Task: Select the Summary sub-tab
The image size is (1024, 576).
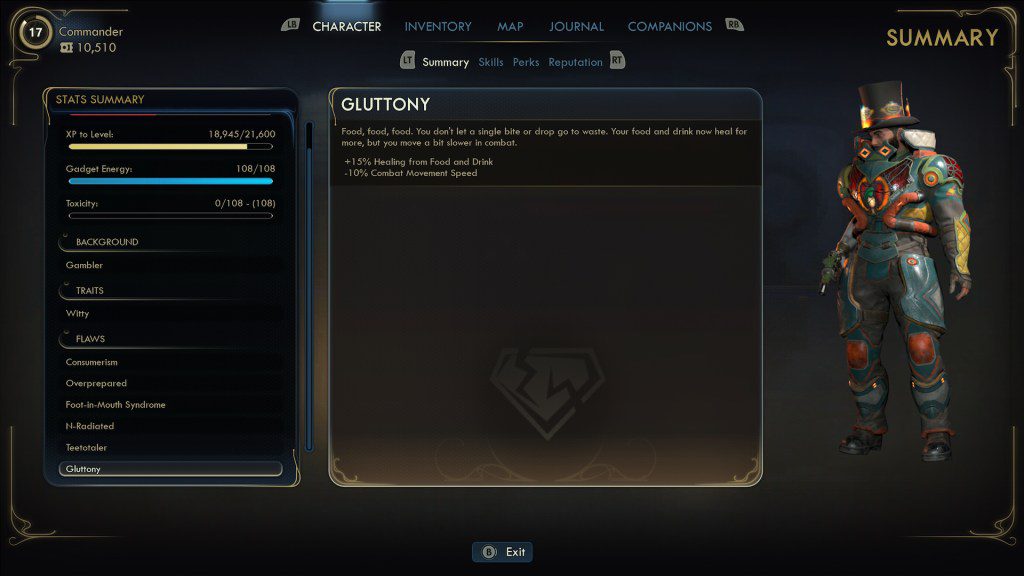Action: click(445, 62)
